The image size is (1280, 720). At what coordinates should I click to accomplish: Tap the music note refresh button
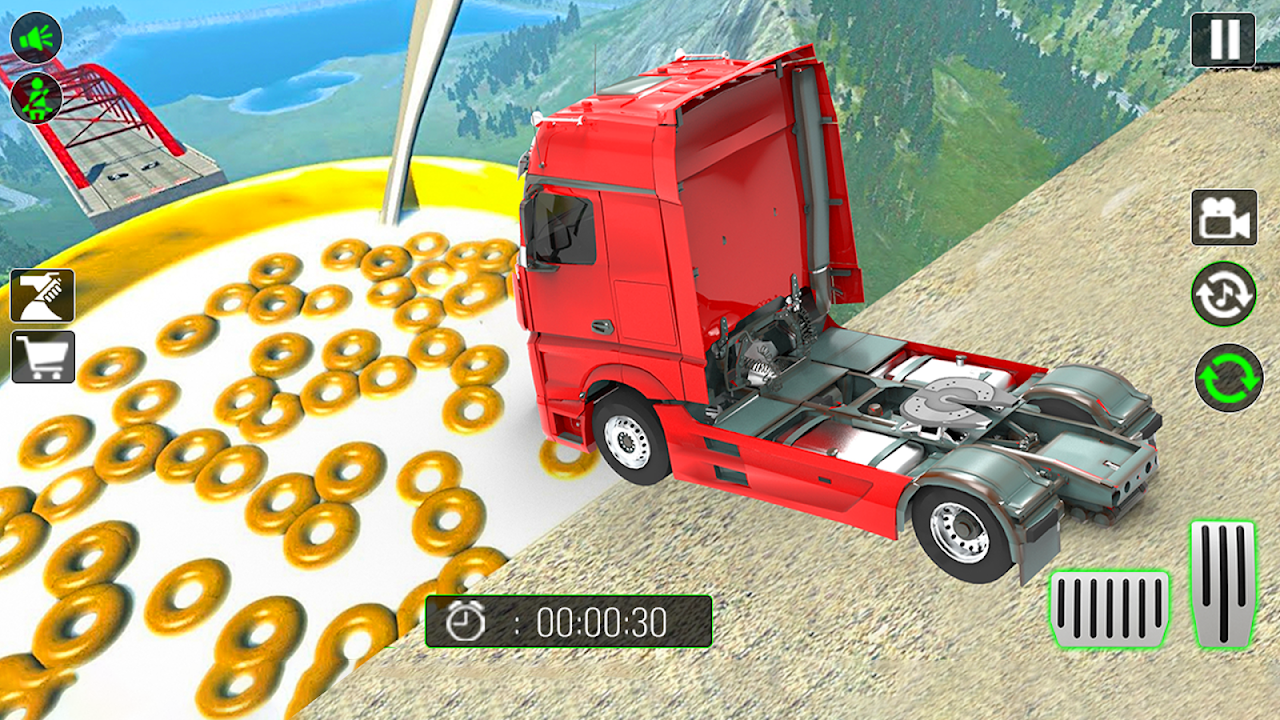tap(1224, 294)
